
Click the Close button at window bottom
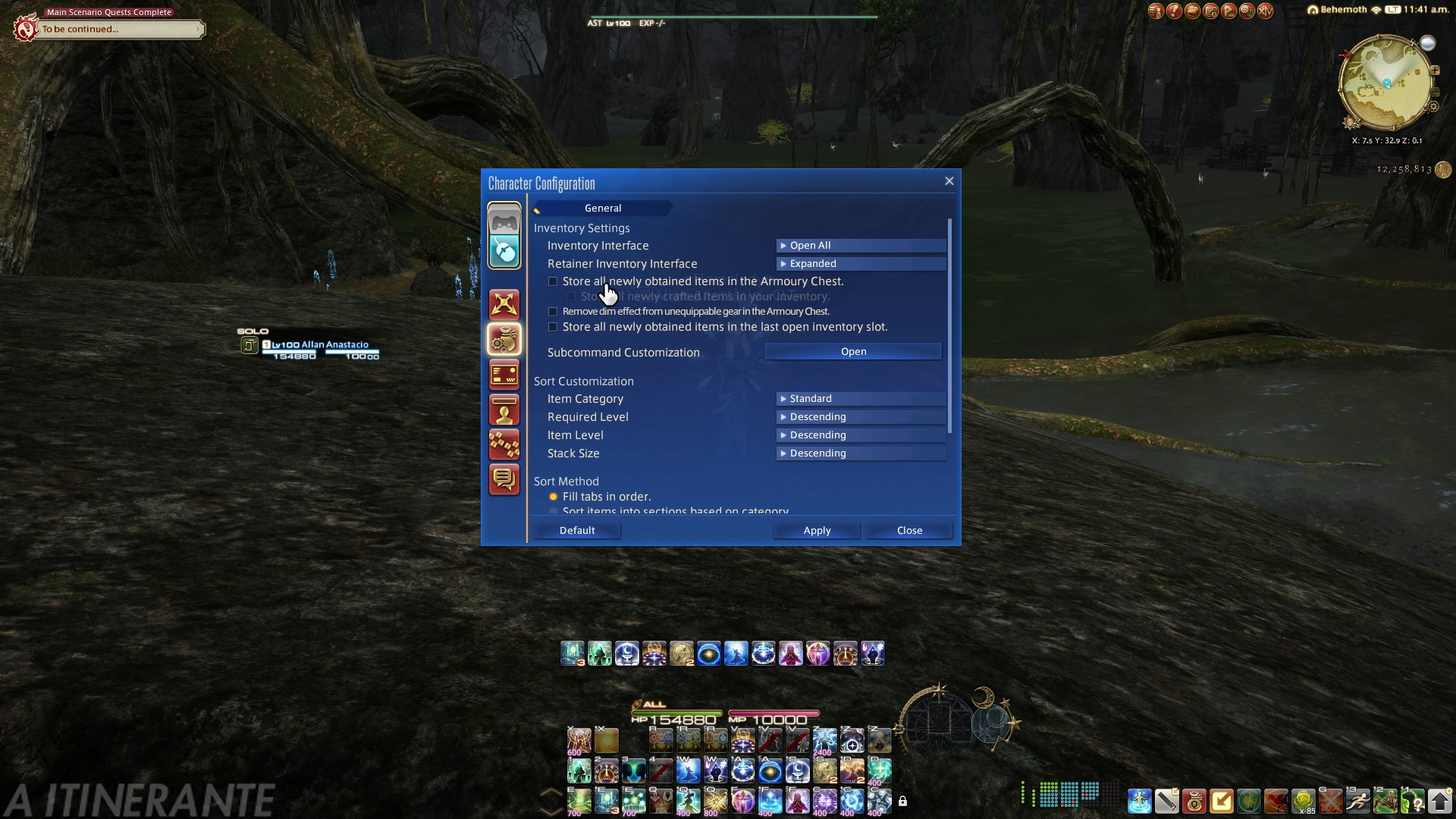point(909,531)
